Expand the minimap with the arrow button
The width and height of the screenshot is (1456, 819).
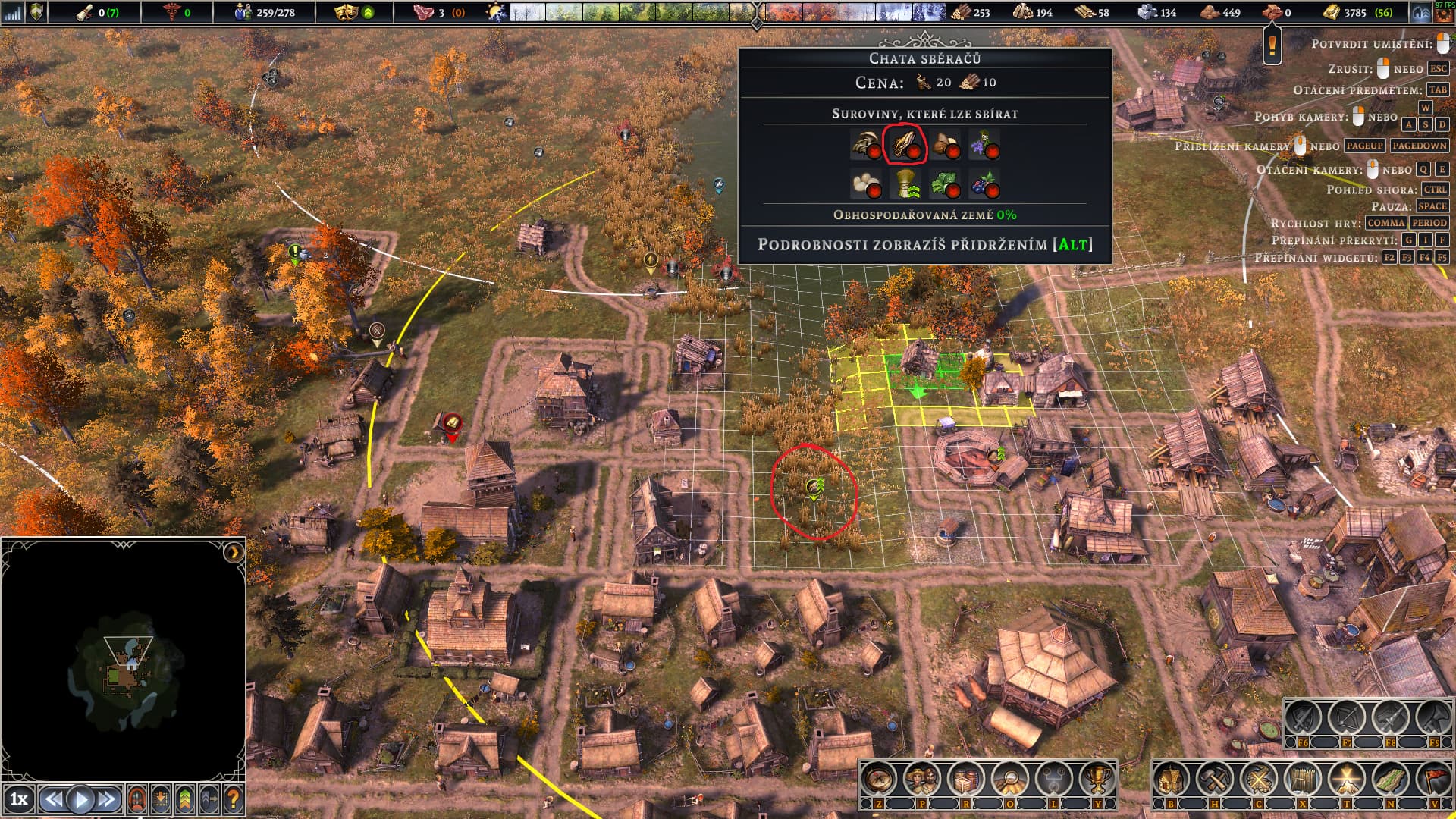click(234, 552)
